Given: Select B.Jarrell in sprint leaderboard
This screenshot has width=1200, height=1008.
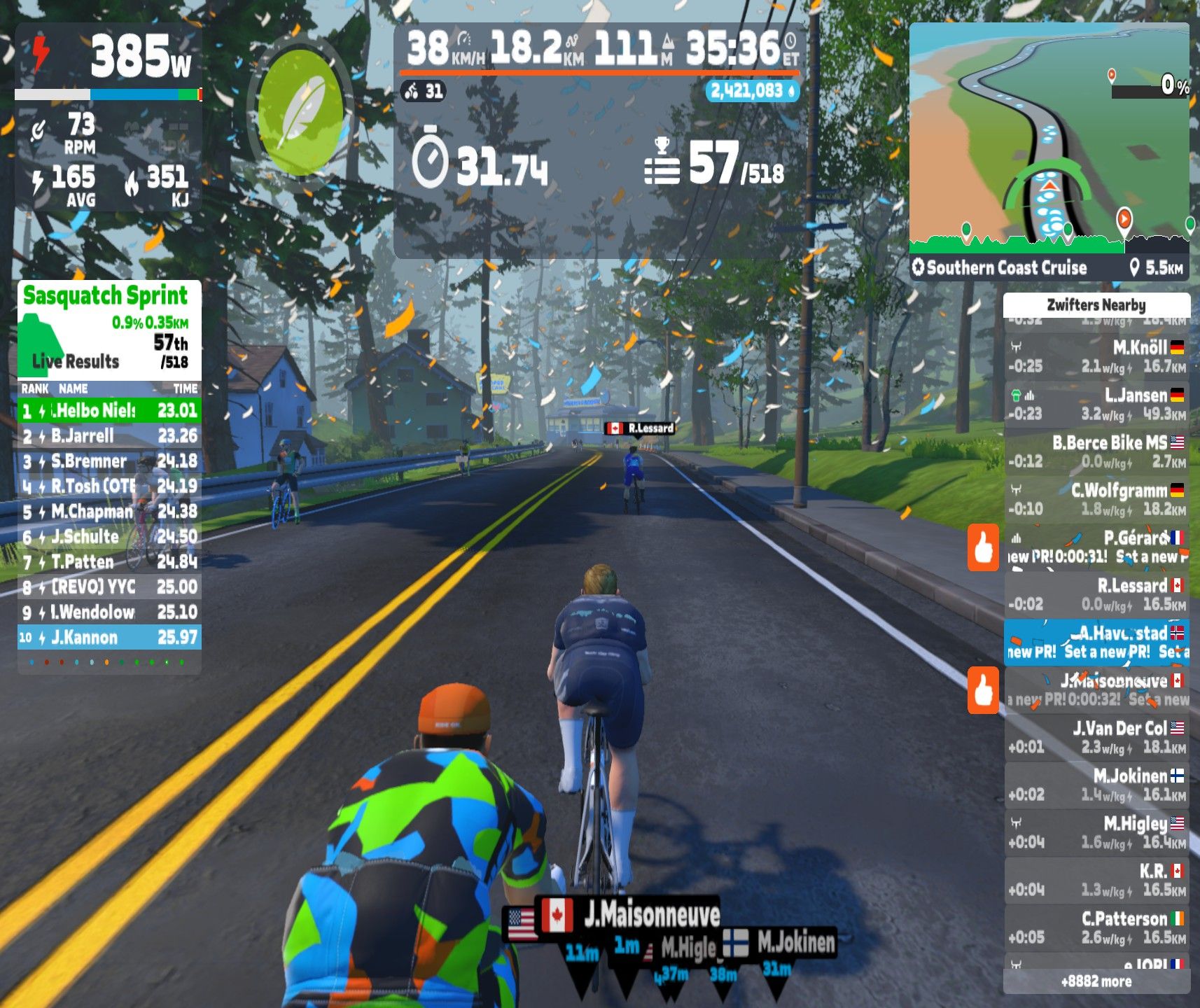Looking at the screenshot, I should point(109,436).
